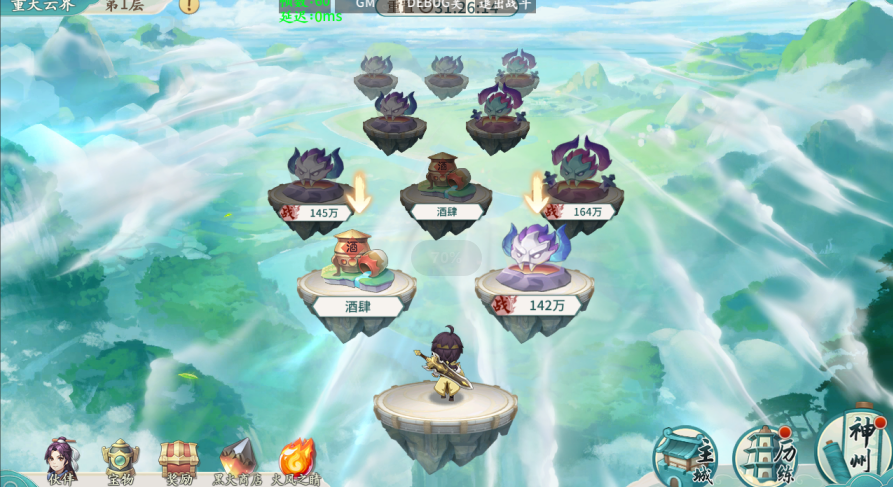Click the yellow exclamation info icon
The width and height of the screenshot is (893, 487).
pos(189,5)
